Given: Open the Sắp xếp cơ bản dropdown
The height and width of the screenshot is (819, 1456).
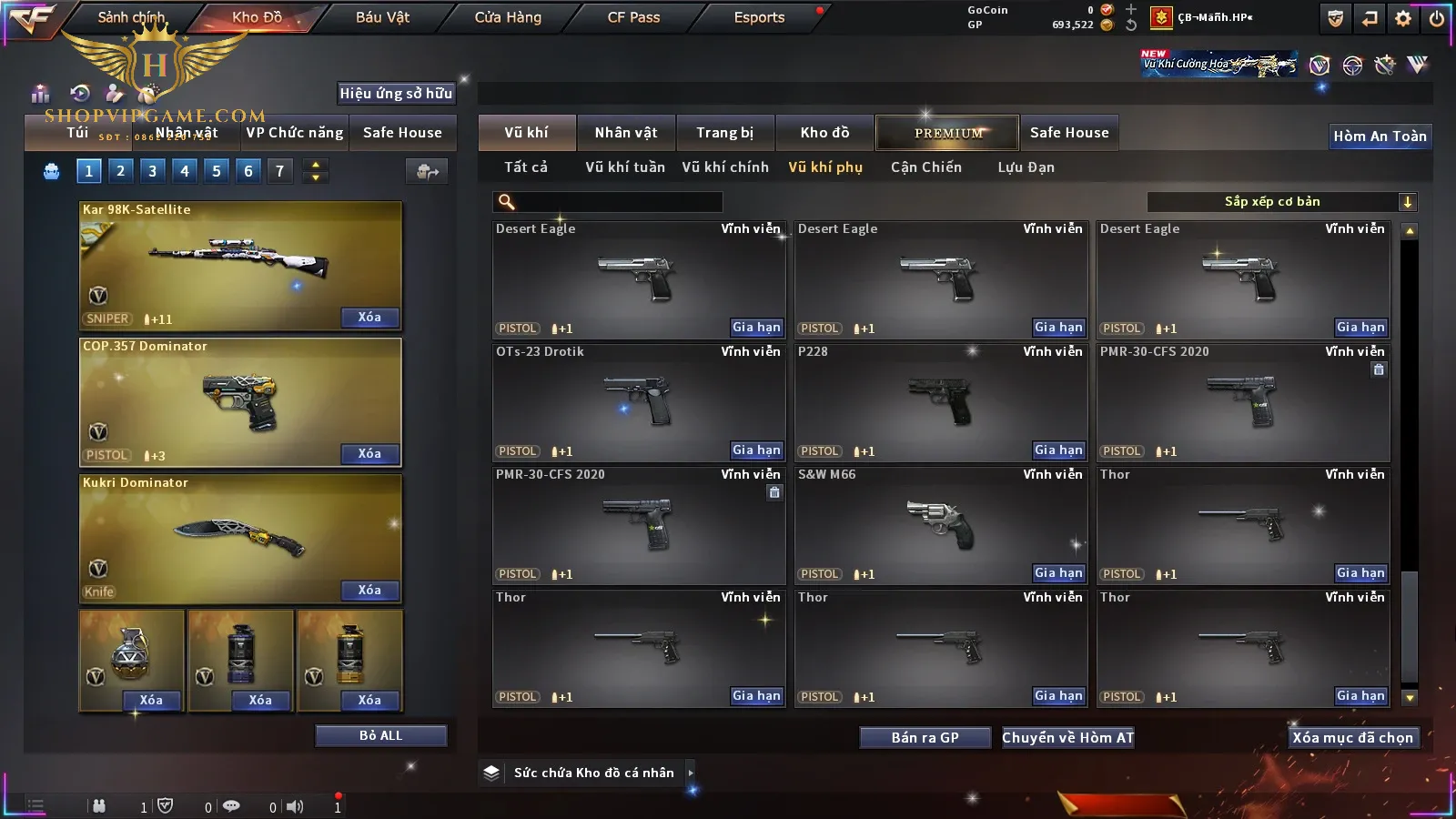Looking at the screenshot, I should (1281, 202).
